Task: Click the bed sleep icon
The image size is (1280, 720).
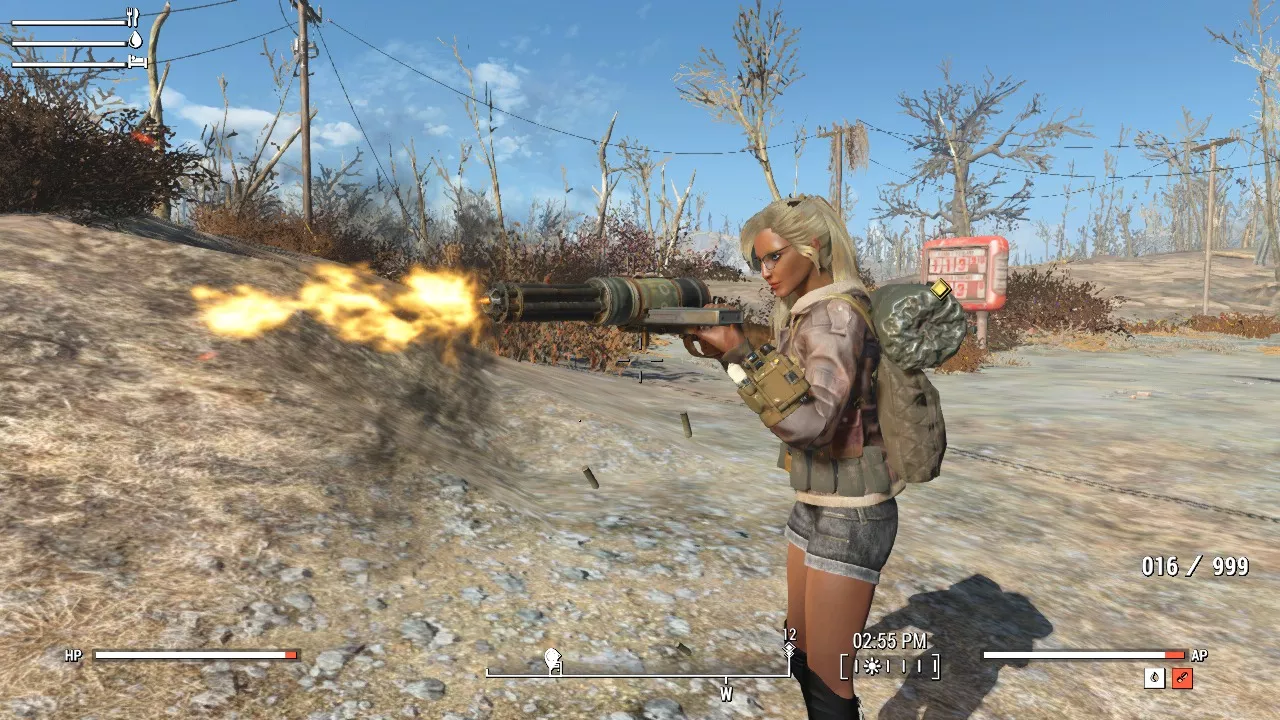Action: pyautogui.click(x=137, y=62)
